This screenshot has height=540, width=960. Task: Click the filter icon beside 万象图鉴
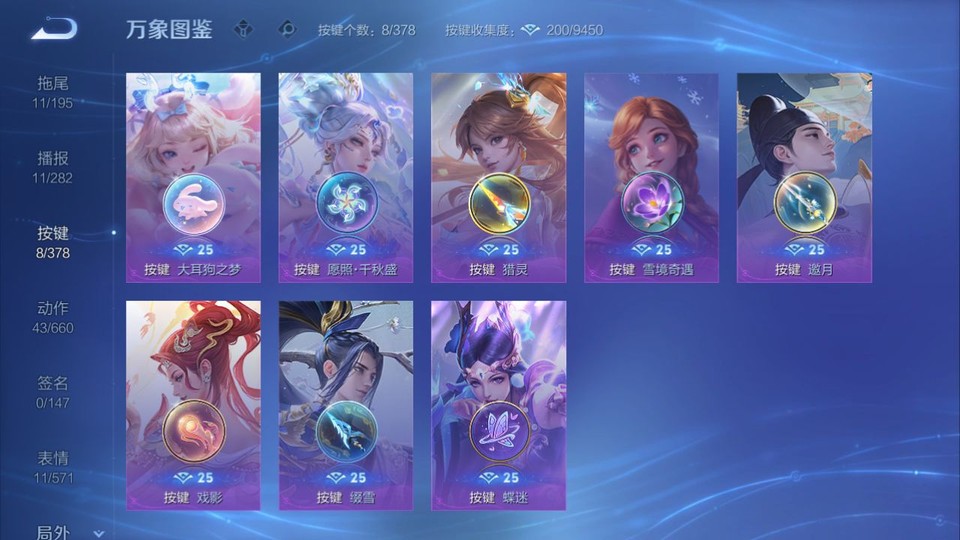pos(243,29)
